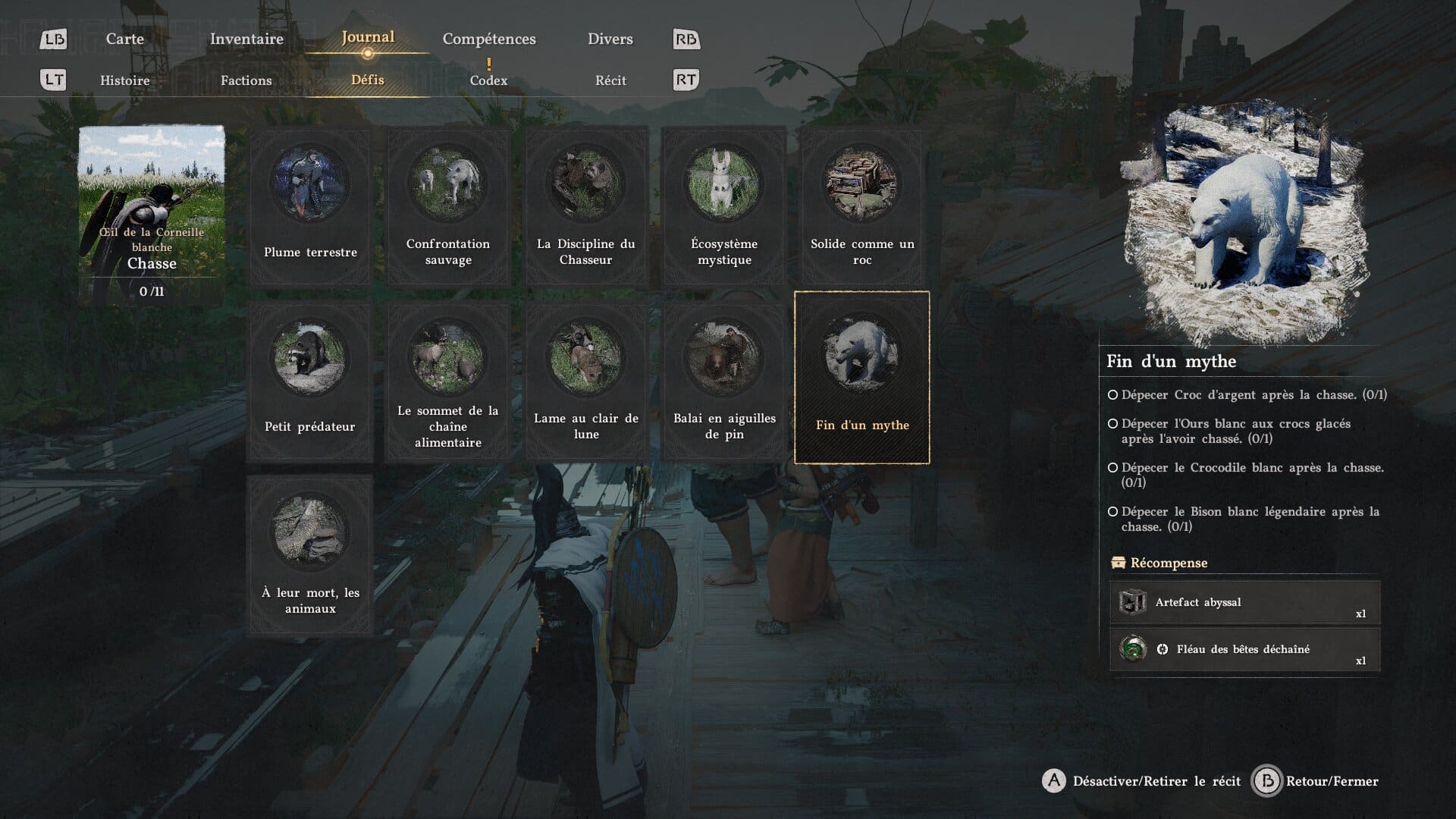Go to the Divers tab
This screenshot has width=1456, height=819.
click(610, 39)
